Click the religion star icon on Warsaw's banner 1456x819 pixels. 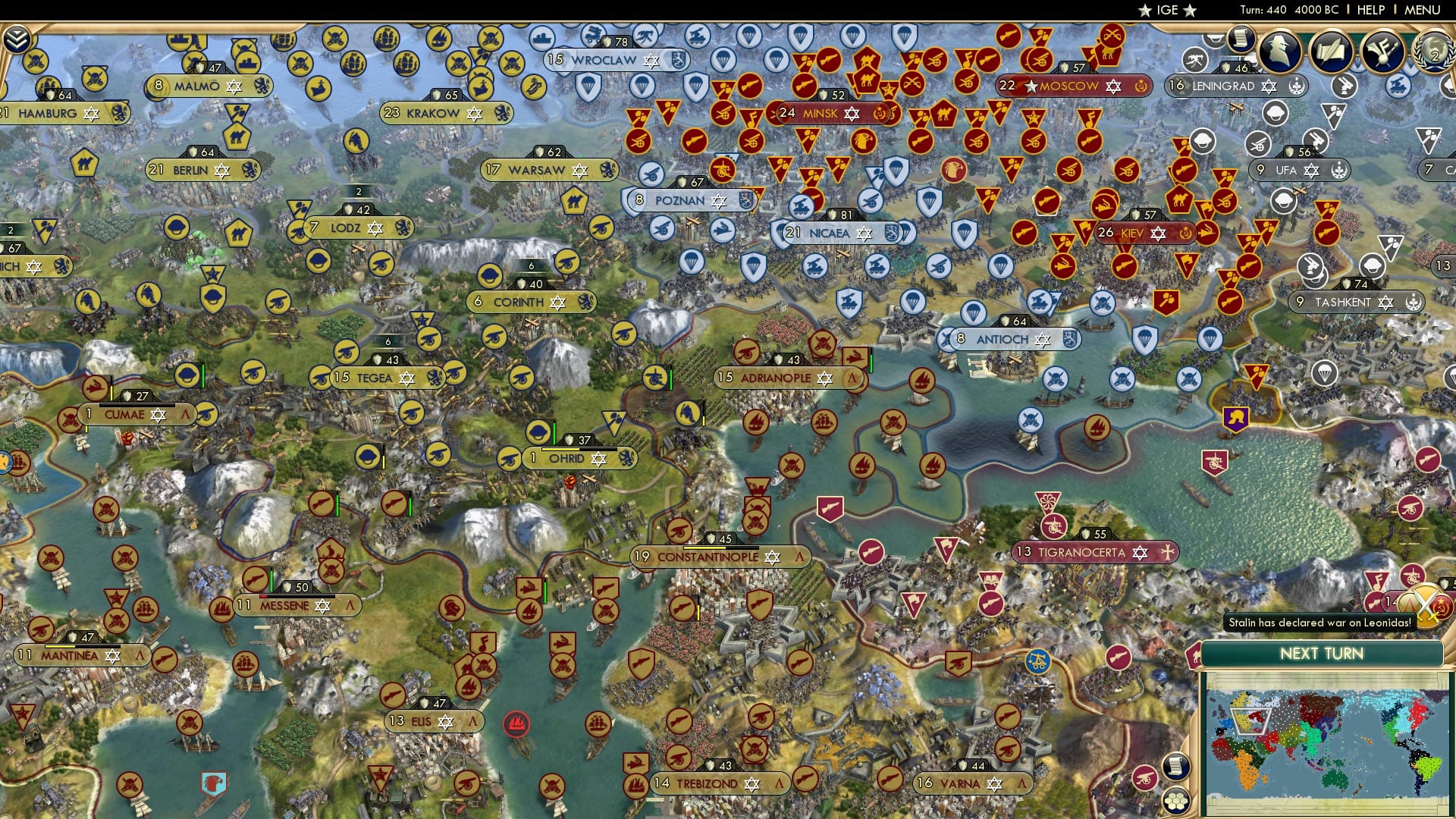click(x=580, y=170)
